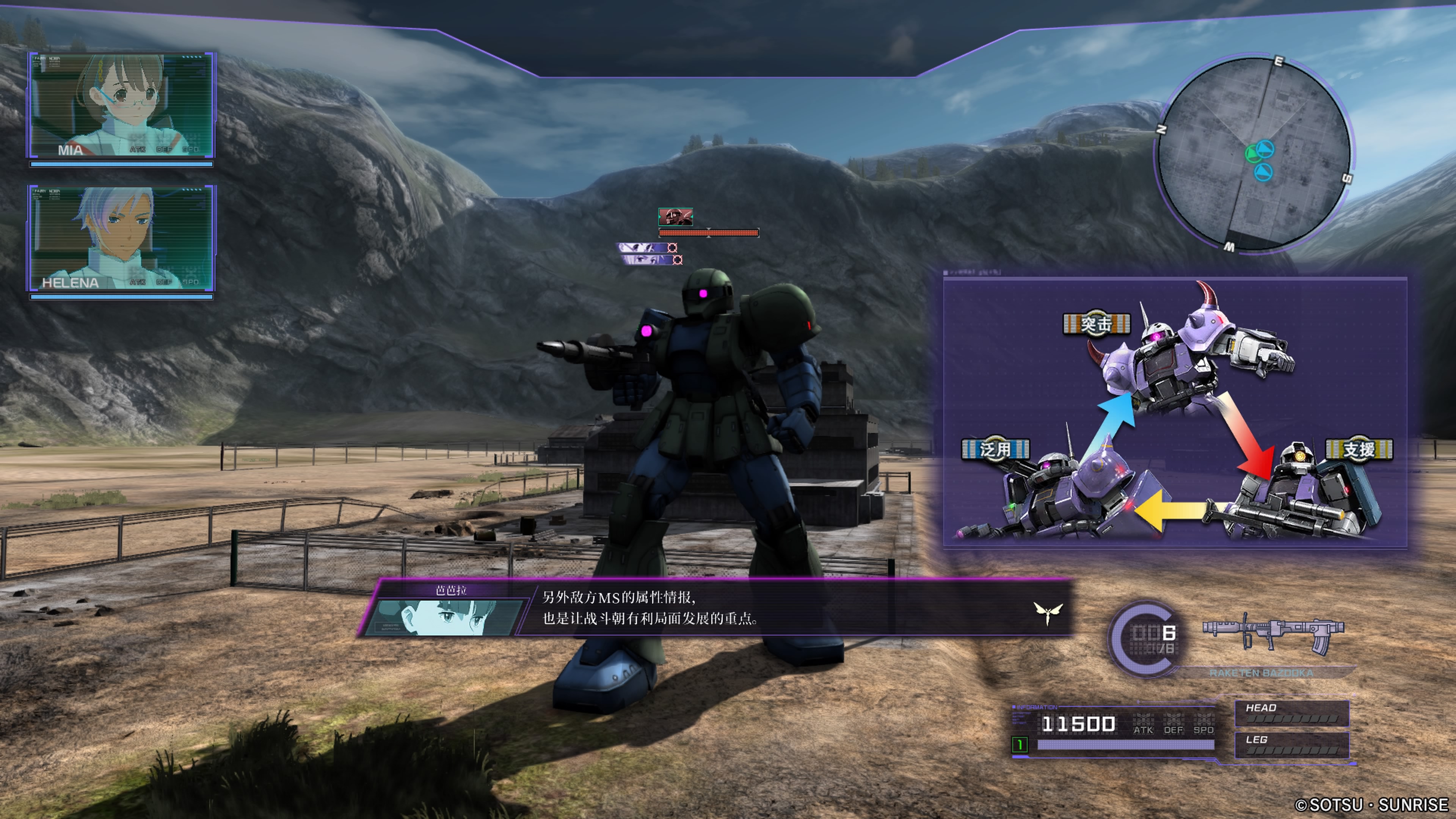Viewport: 1456px width, 819px height.
Task: Advance the dialogue with the butterfly icon
Action: click(1047, 612)
